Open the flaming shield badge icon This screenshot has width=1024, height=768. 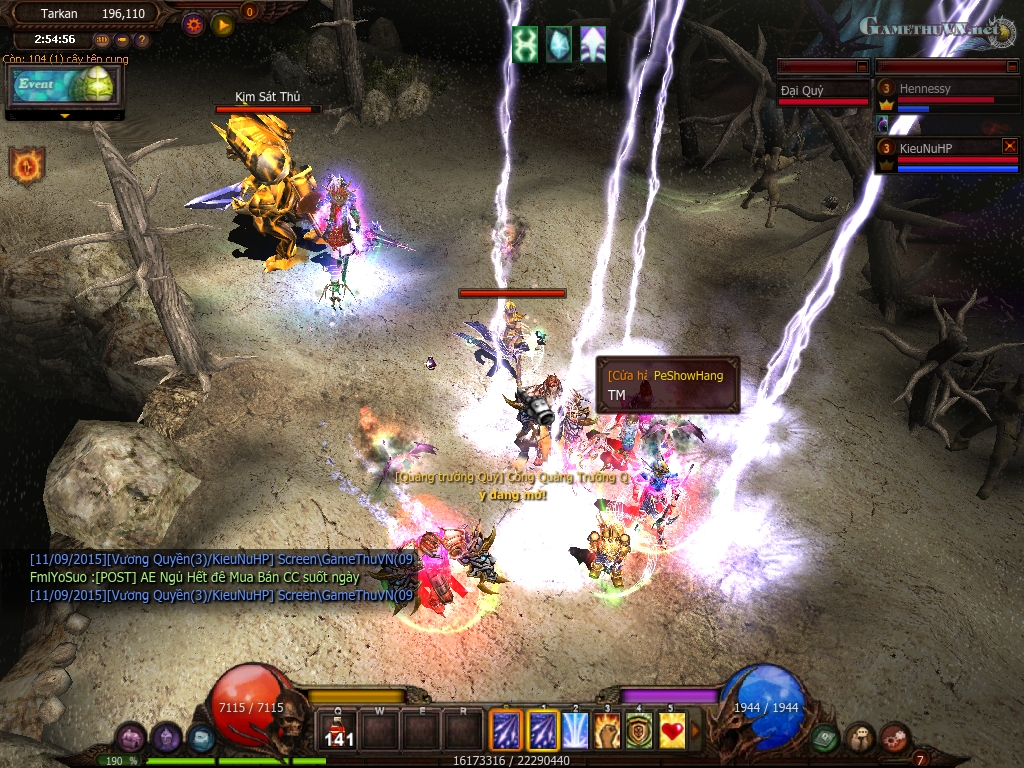click(27, 165)
